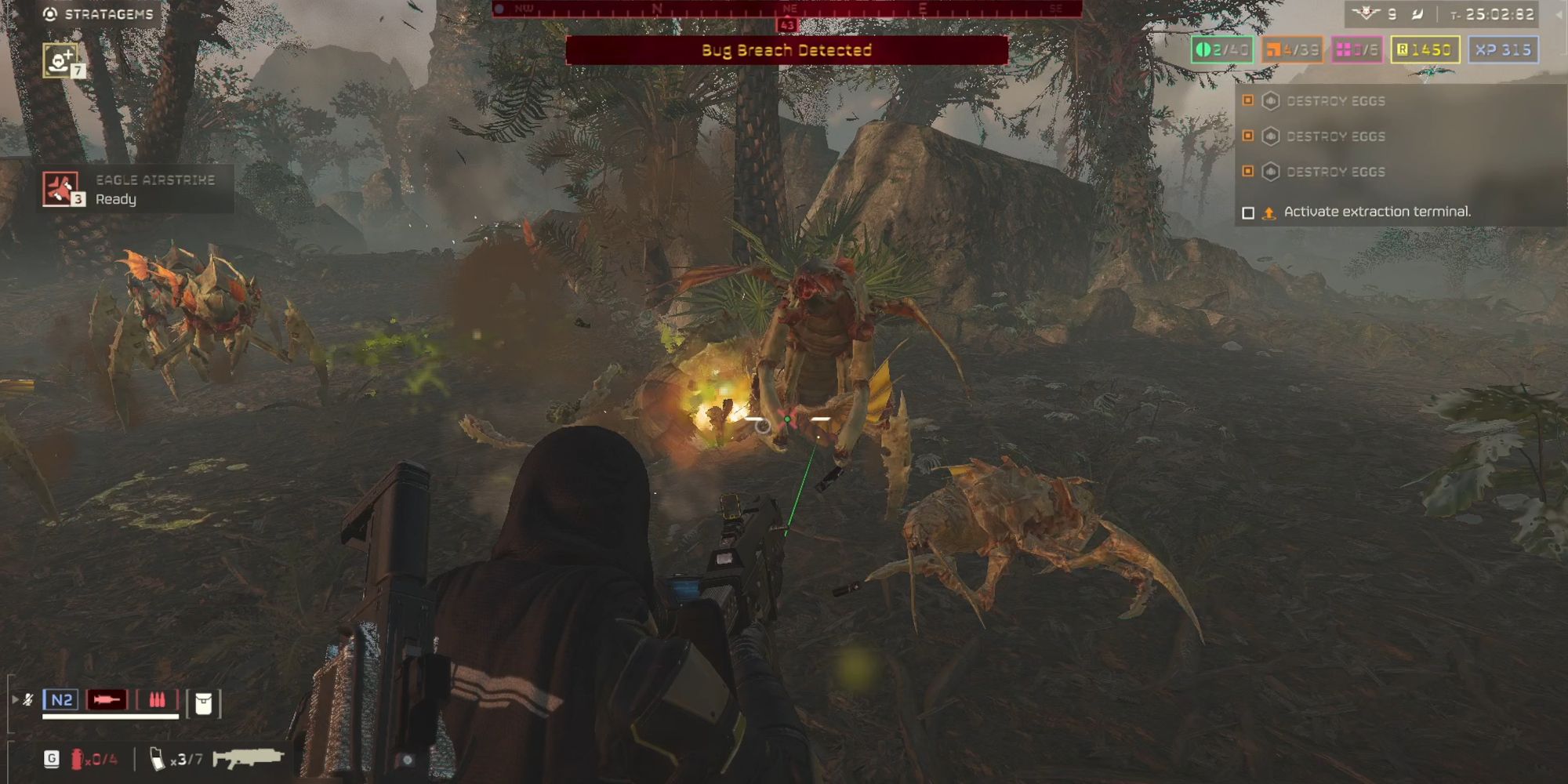Choose the equipped rifle weapon icon
Viewport: 1568px width, 784px height.
[x=248, y=758]
